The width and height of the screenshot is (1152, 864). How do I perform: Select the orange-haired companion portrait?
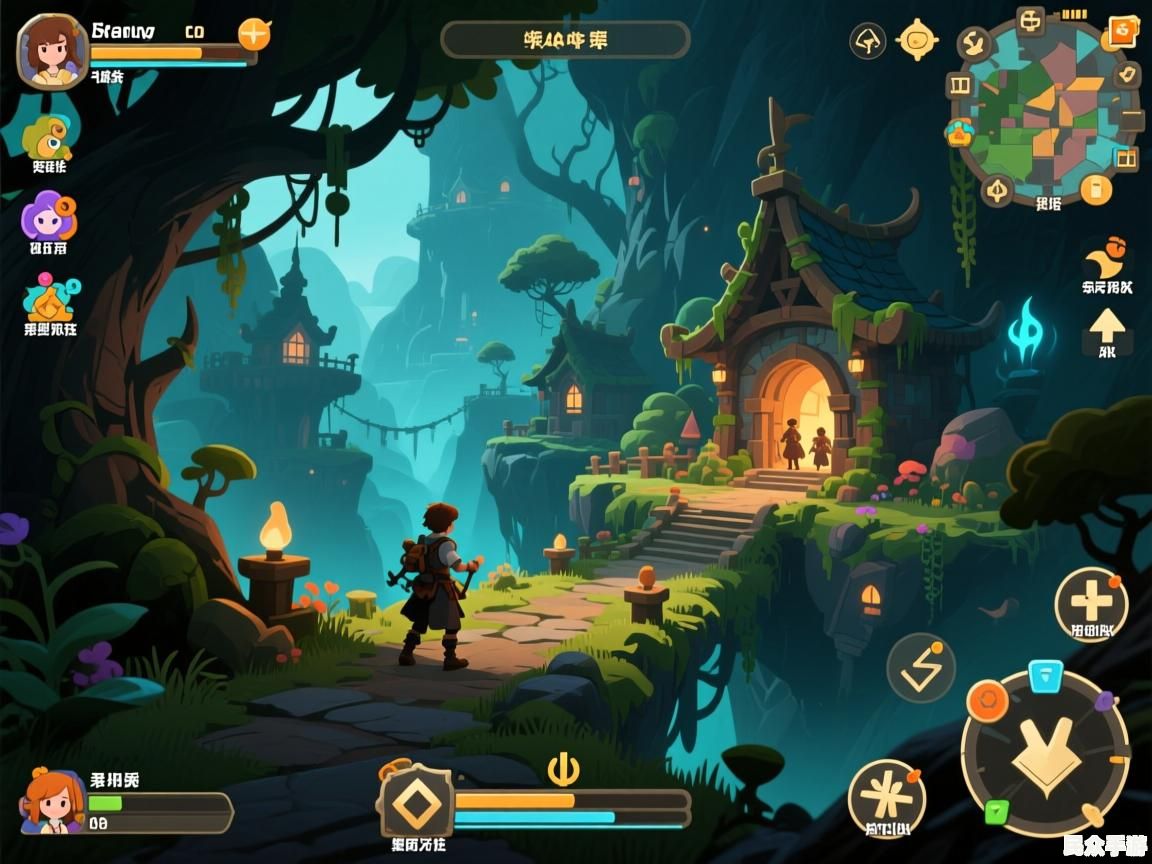tap(53, 800)
